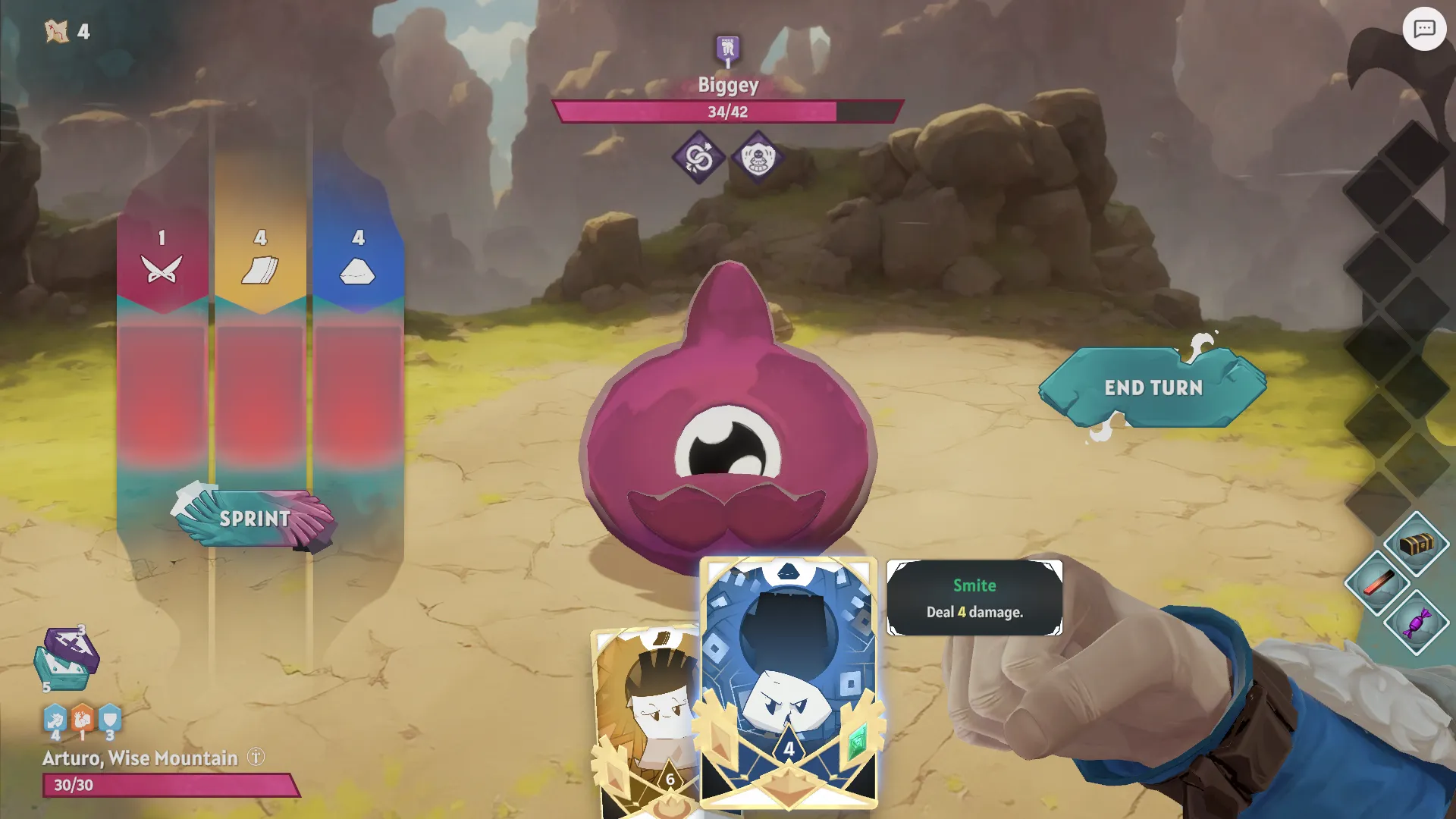The width and height of the screenshot is (1456, 819).
Task: Inspect Biggey's chain link status icon
Action: 698,158
